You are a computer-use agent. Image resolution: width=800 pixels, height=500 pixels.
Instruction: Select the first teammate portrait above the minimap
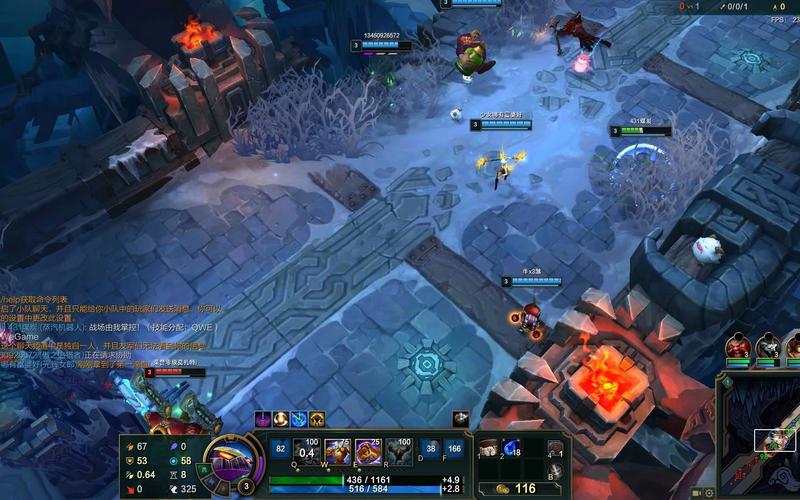[738, 347]
